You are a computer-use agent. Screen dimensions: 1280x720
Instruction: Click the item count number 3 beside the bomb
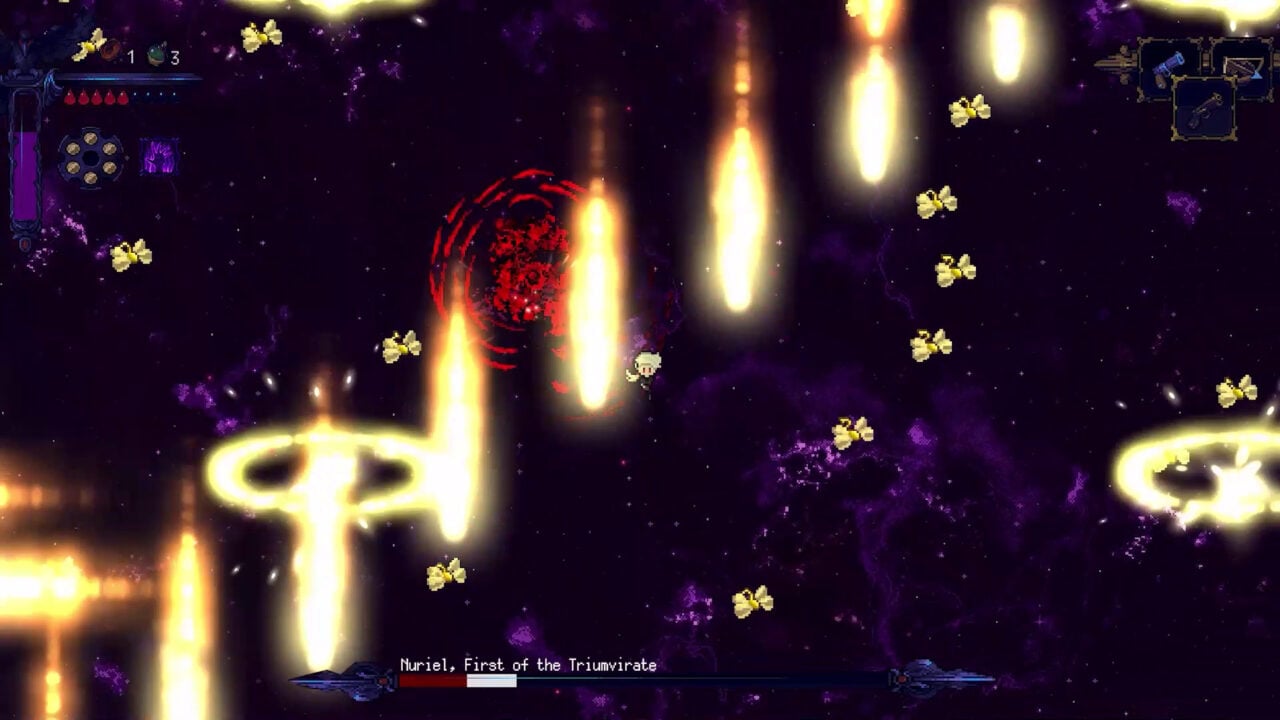174,58
